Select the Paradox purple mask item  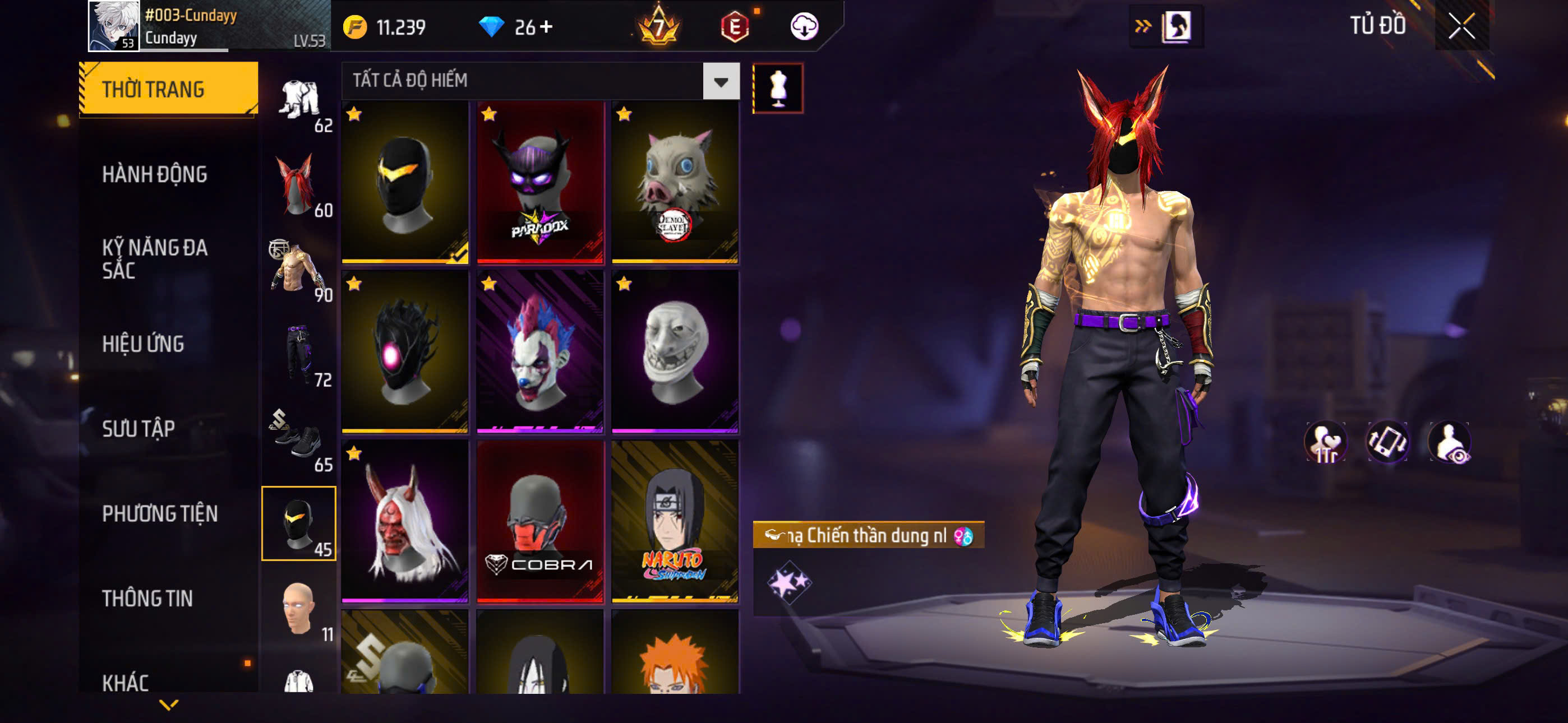pyautogui.click(x=540, y=183)
